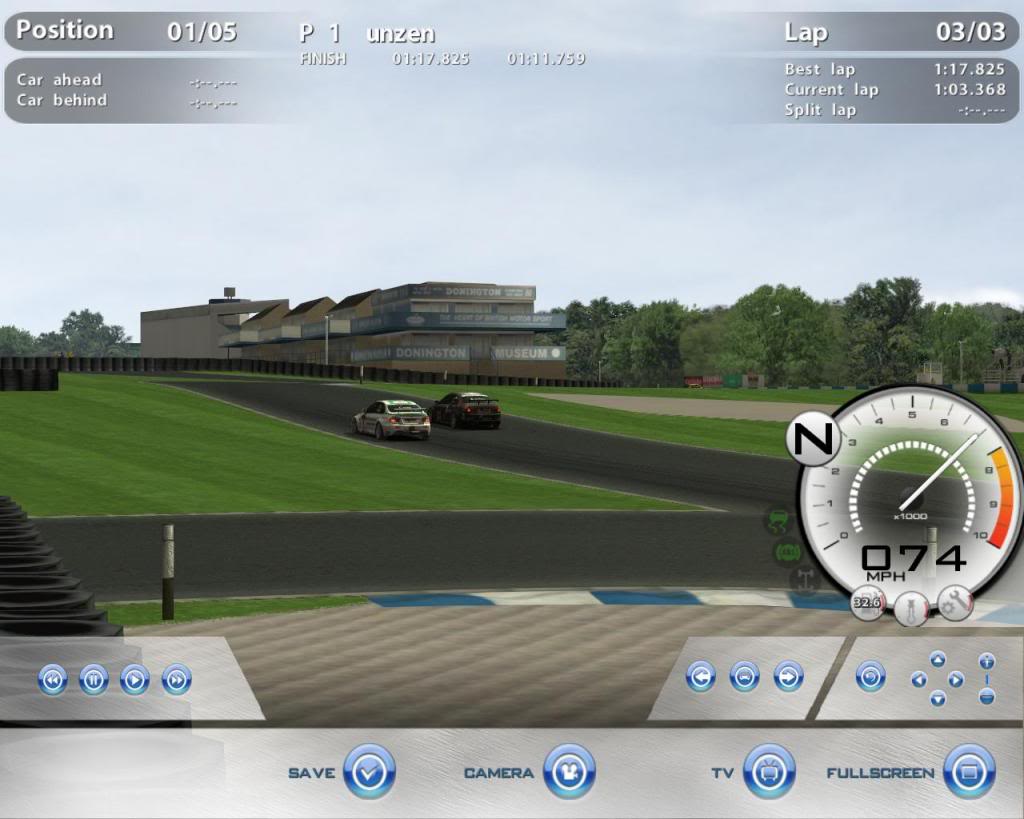The image size is (1024, 819).
Task: Play the replay at normal speed
Action: click(135, 680)
